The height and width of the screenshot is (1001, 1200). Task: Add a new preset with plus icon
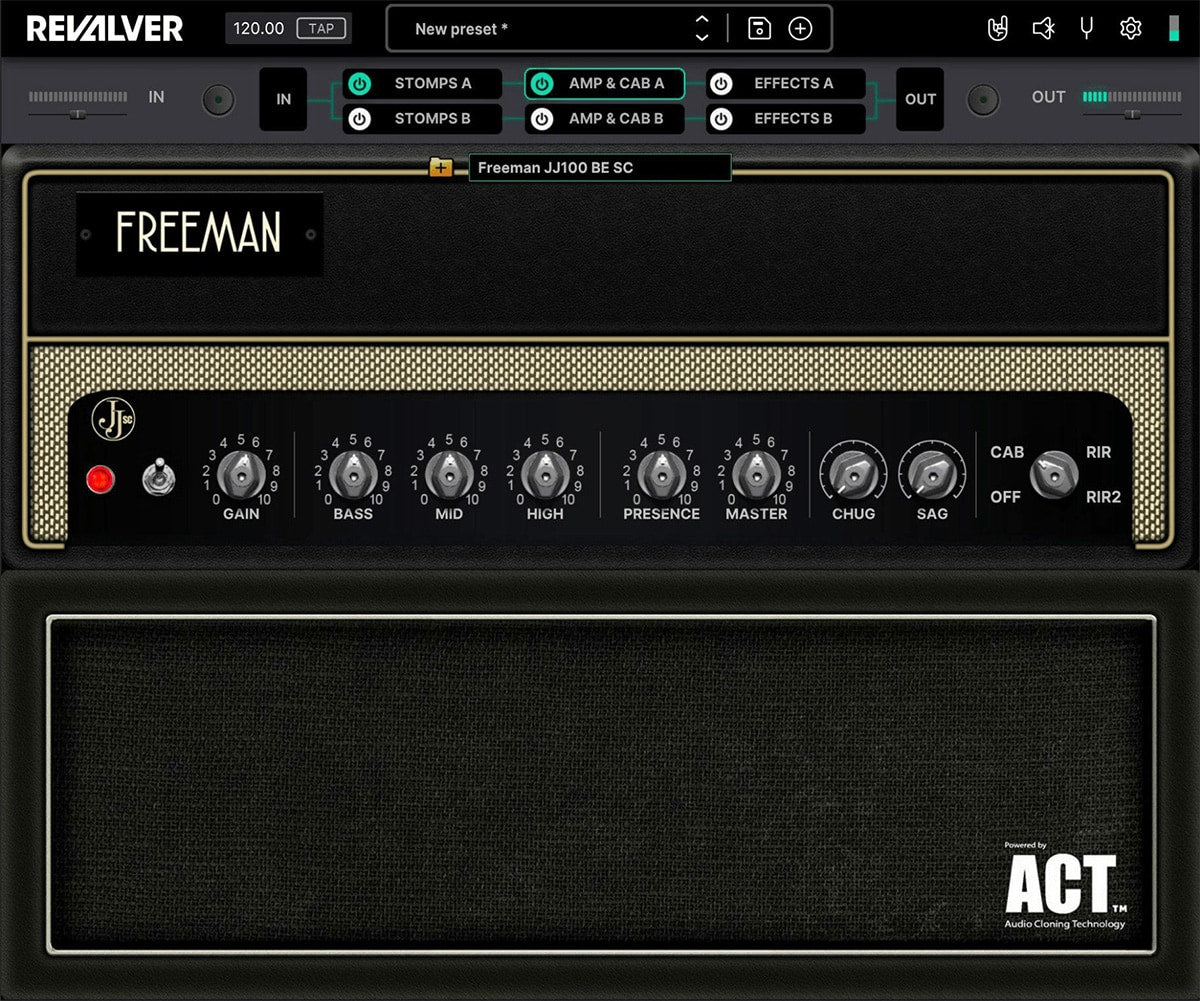click(800, 29)
